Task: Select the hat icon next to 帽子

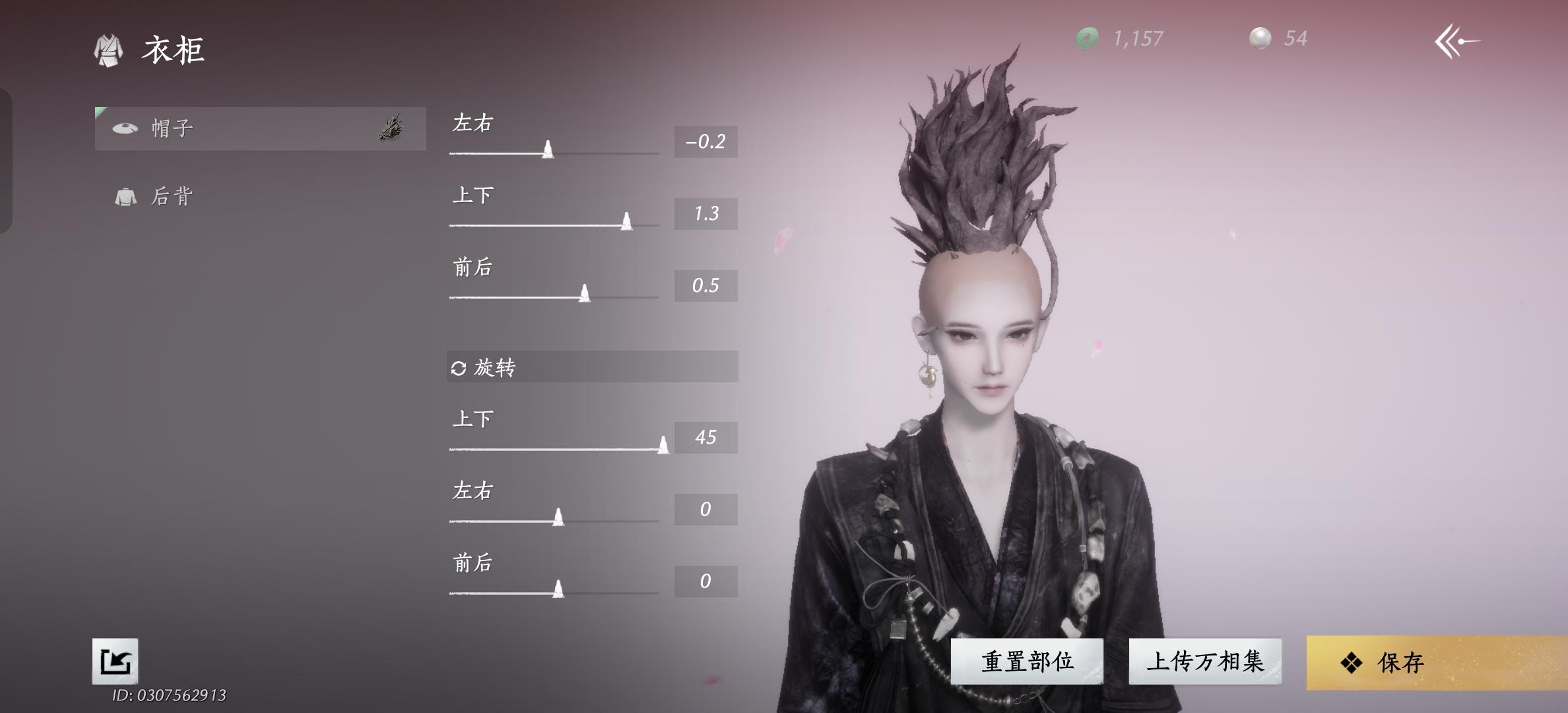Action: pyautogui.click(x=124, y=129)
